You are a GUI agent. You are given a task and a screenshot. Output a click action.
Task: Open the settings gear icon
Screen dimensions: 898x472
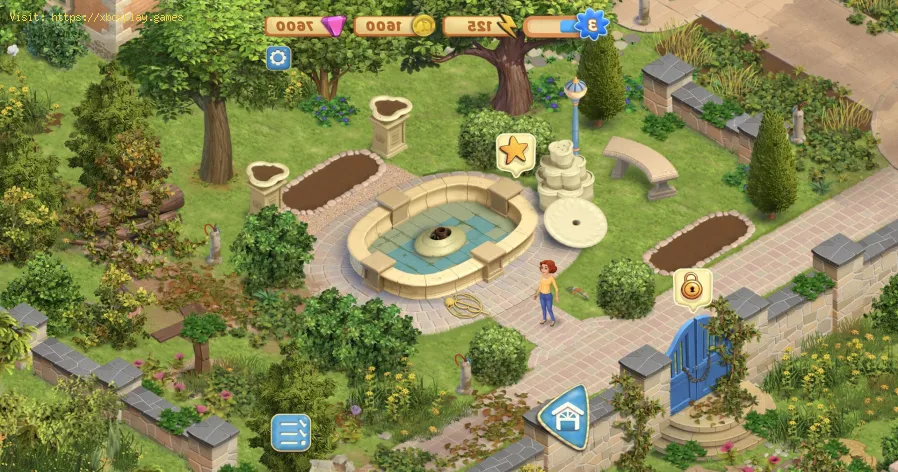click(x=278, y=58)
